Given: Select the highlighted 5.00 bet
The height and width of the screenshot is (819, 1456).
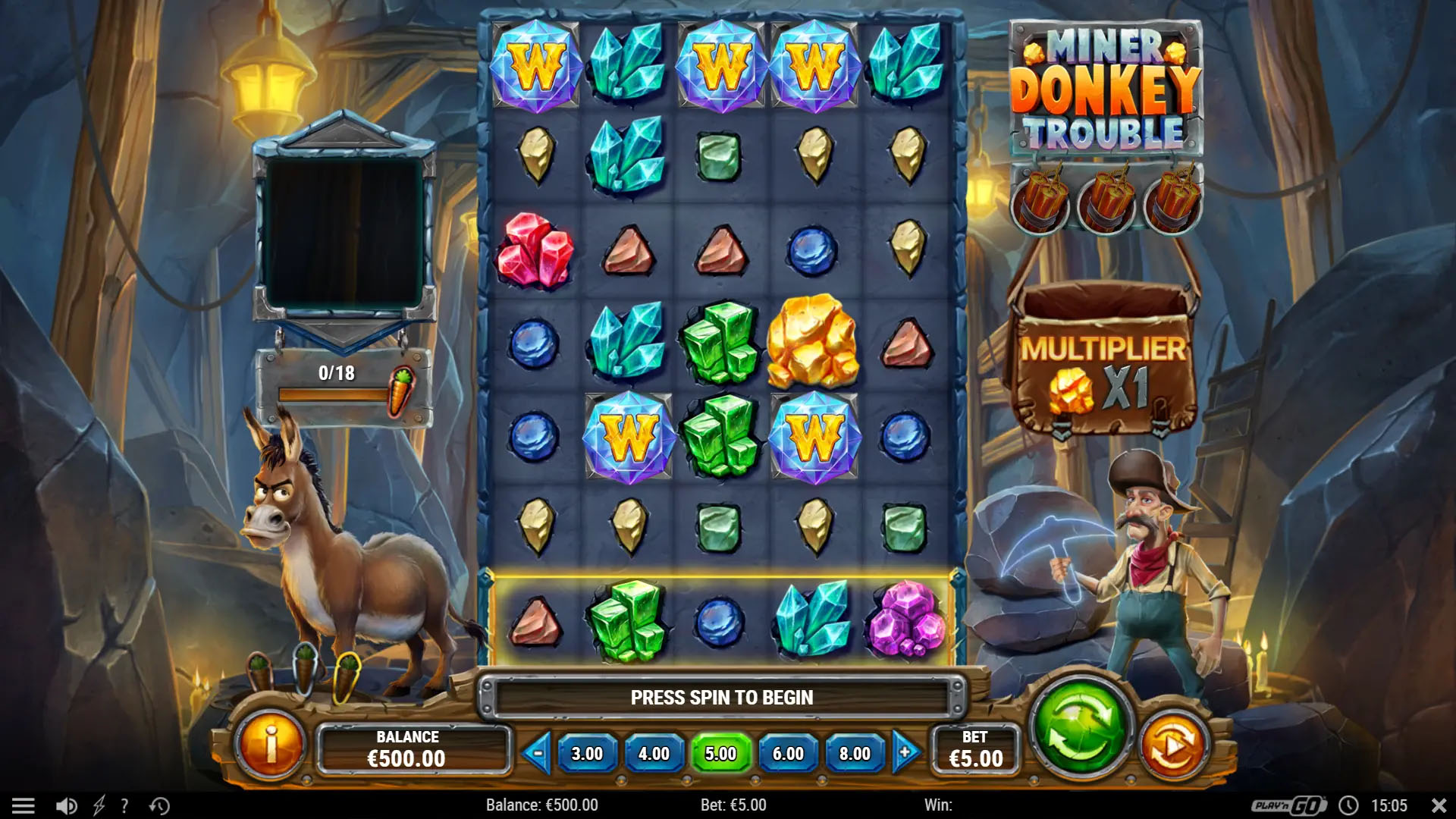Looking at the screenshot, I should pyautogui.click(x=722, y=753).
